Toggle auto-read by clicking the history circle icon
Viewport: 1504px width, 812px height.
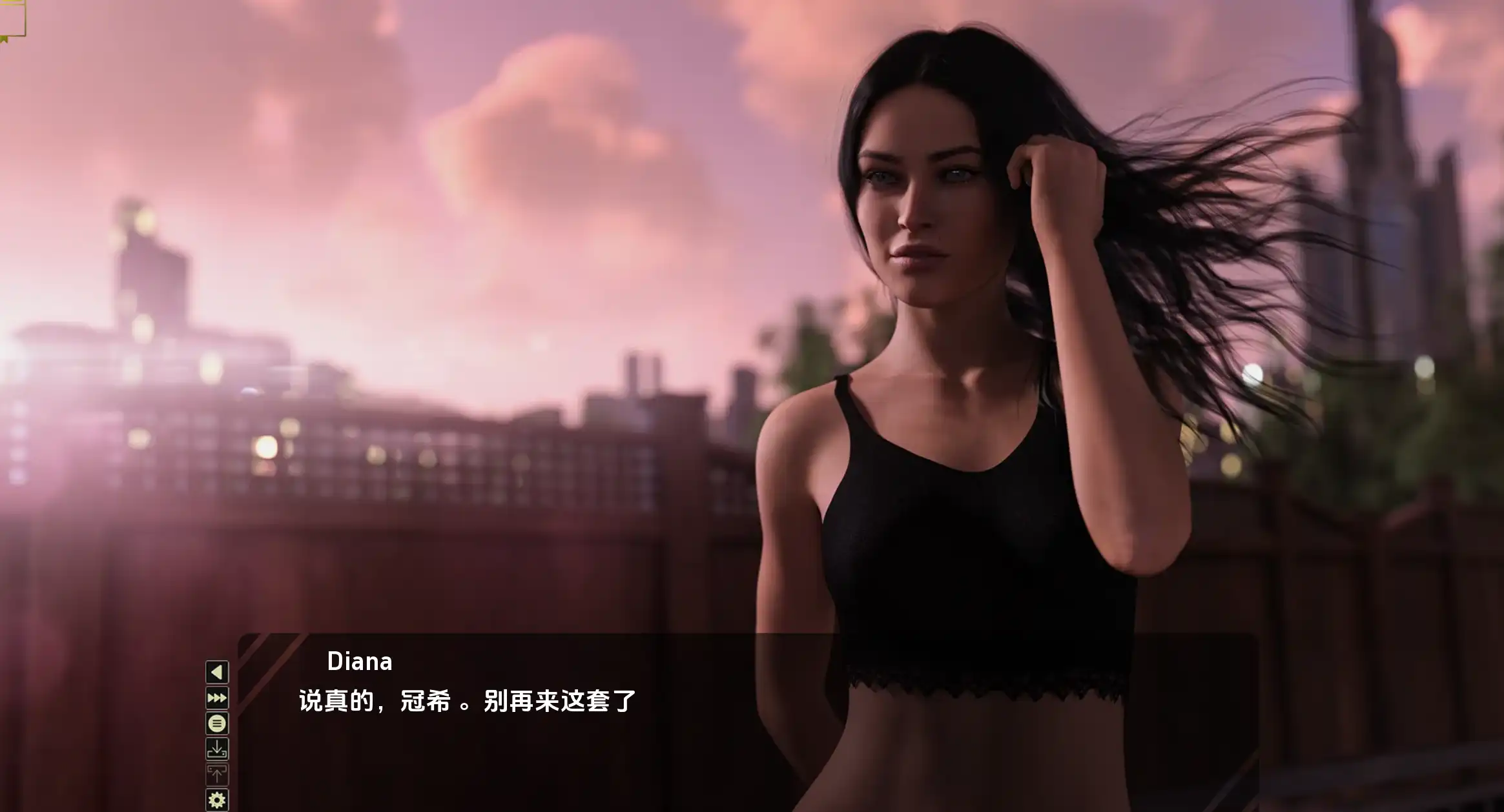coord(218,722)
